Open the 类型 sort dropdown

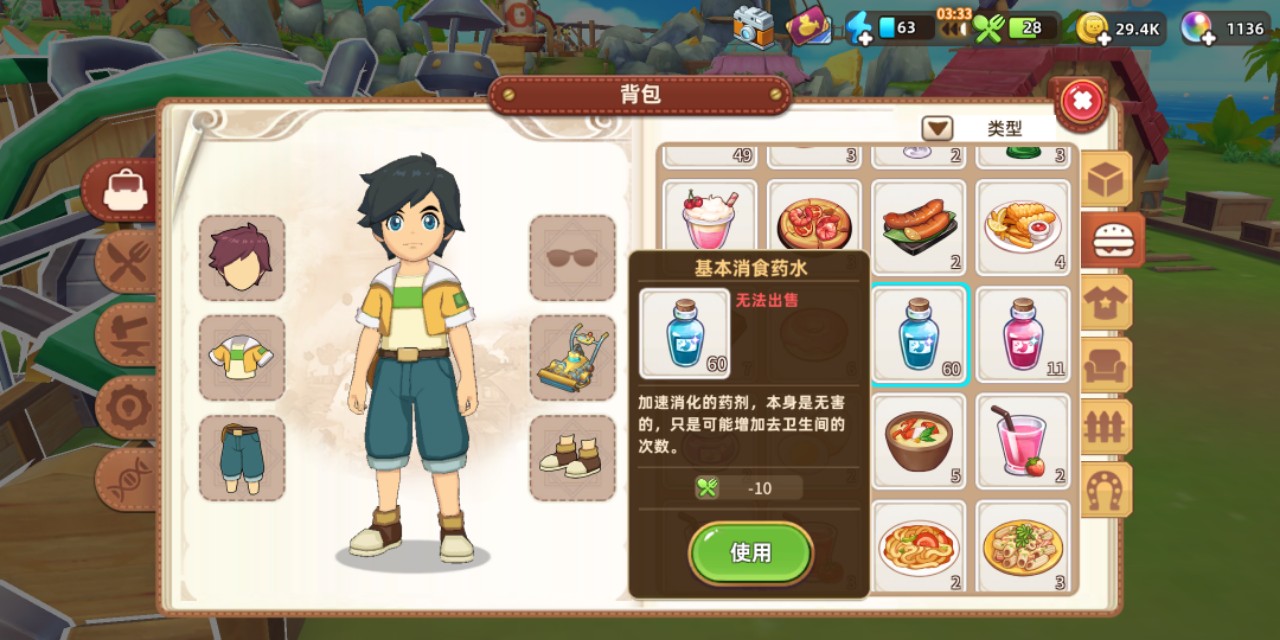pyautogui.click(x=937, y=128)
